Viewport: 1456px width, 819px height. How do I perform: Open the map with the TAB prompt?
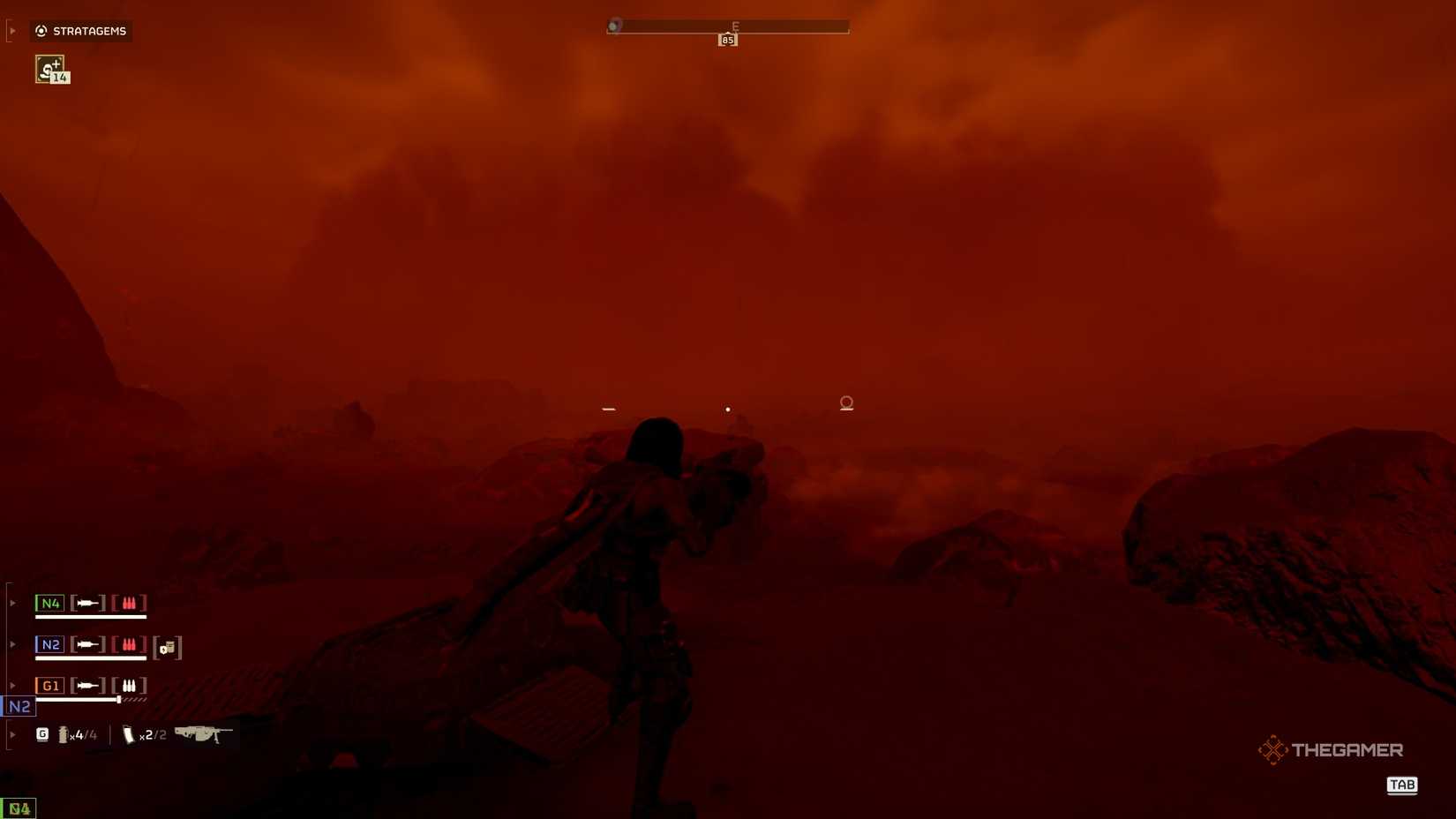1402,785
